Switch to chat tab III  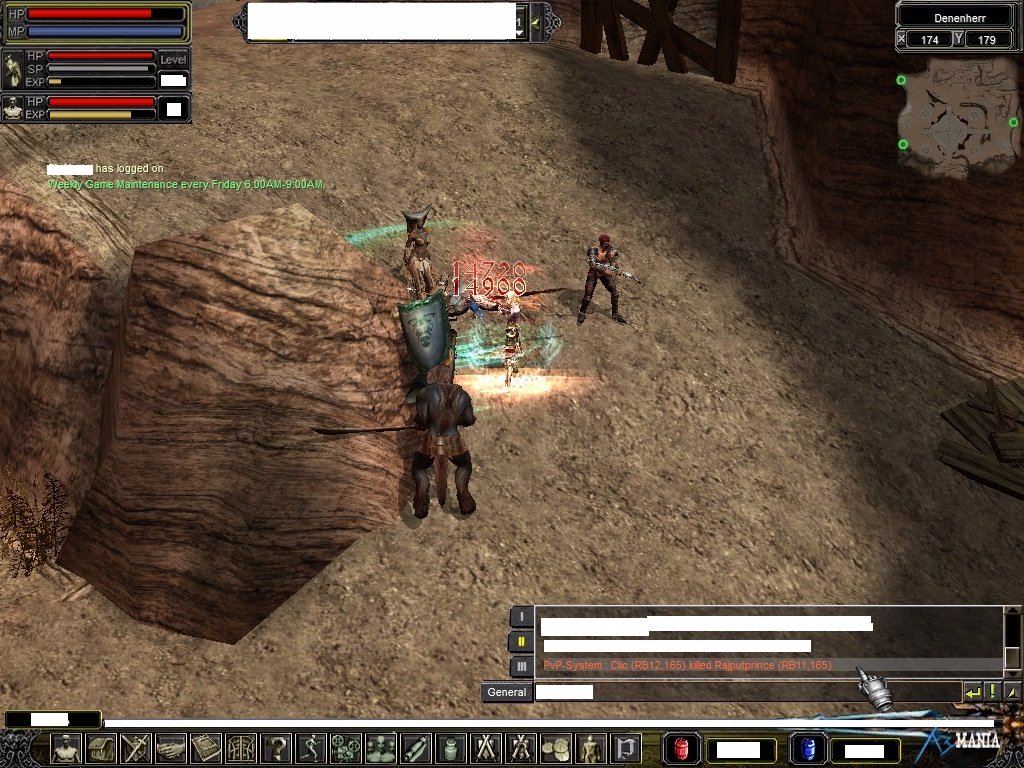tap(521, 666)
